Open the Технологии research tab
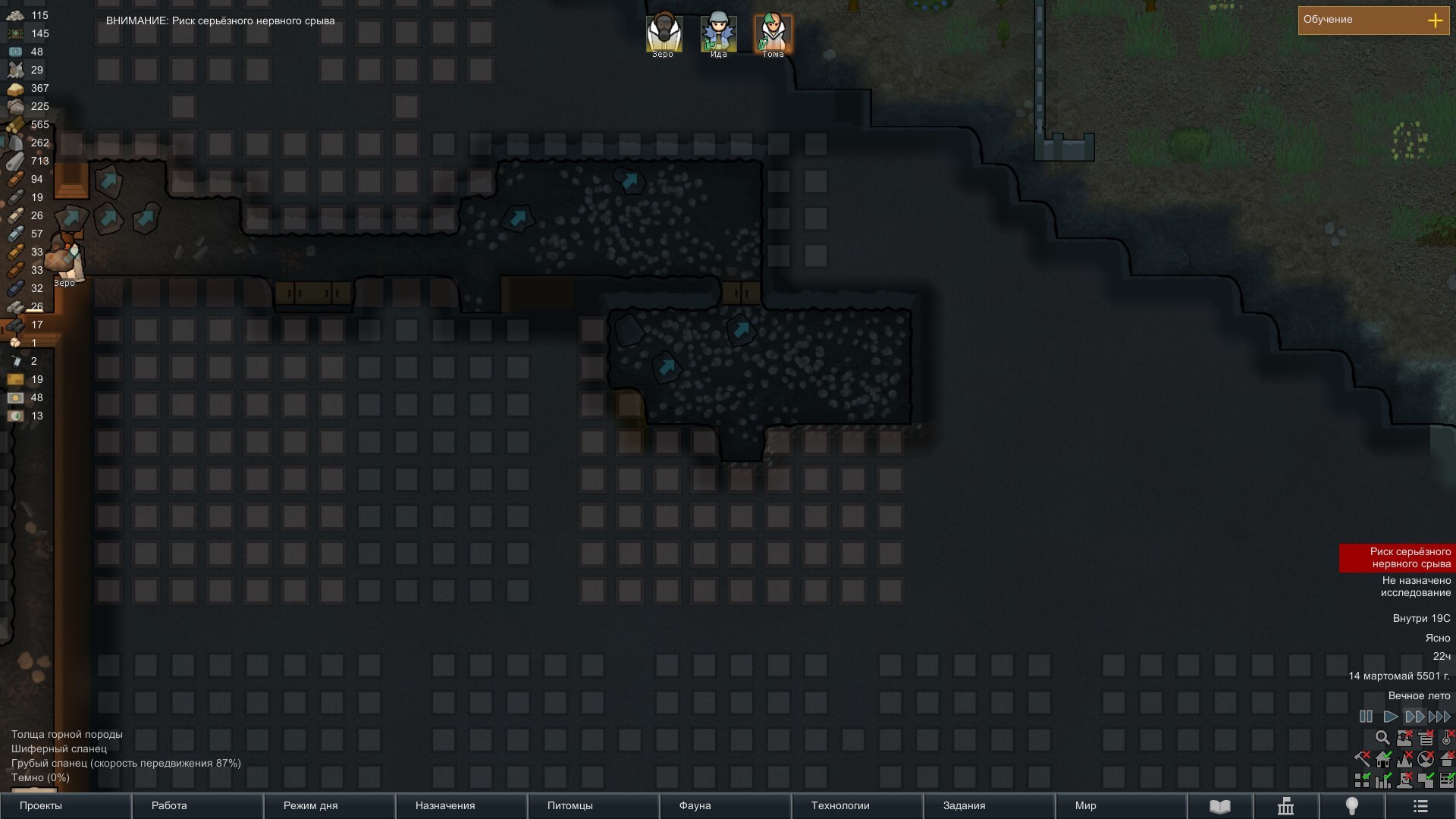1456x819 pixels. [x=857, y=806]
